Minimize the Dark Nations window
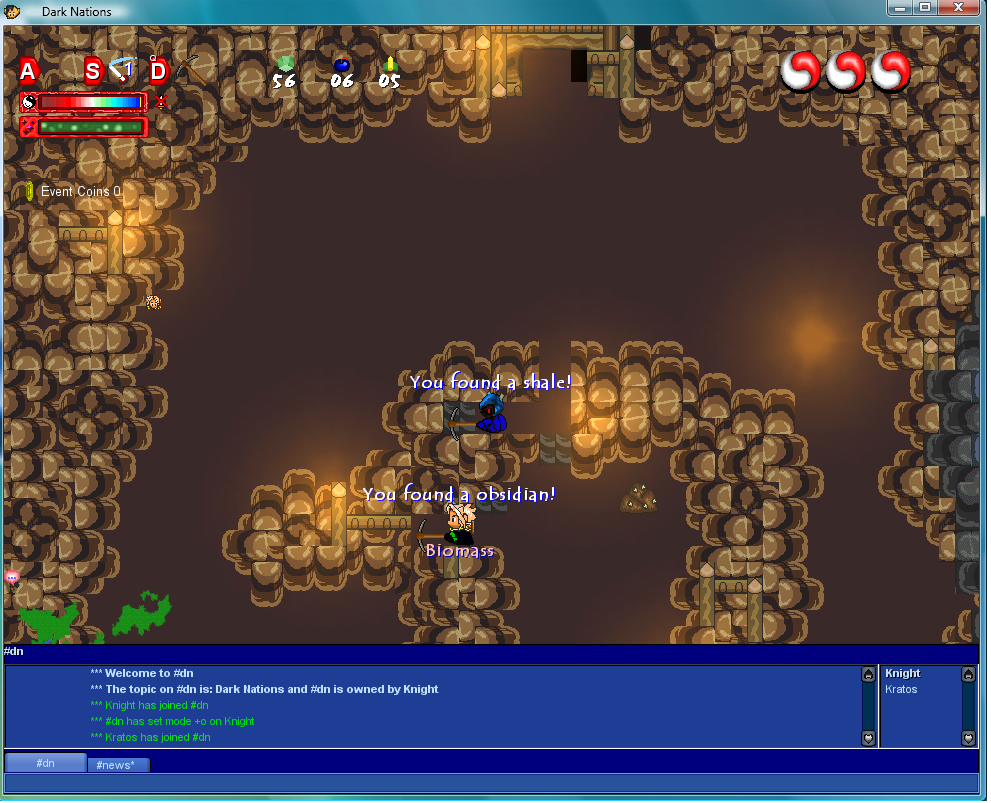Screen dimensions: 991x803 (902, 8)
